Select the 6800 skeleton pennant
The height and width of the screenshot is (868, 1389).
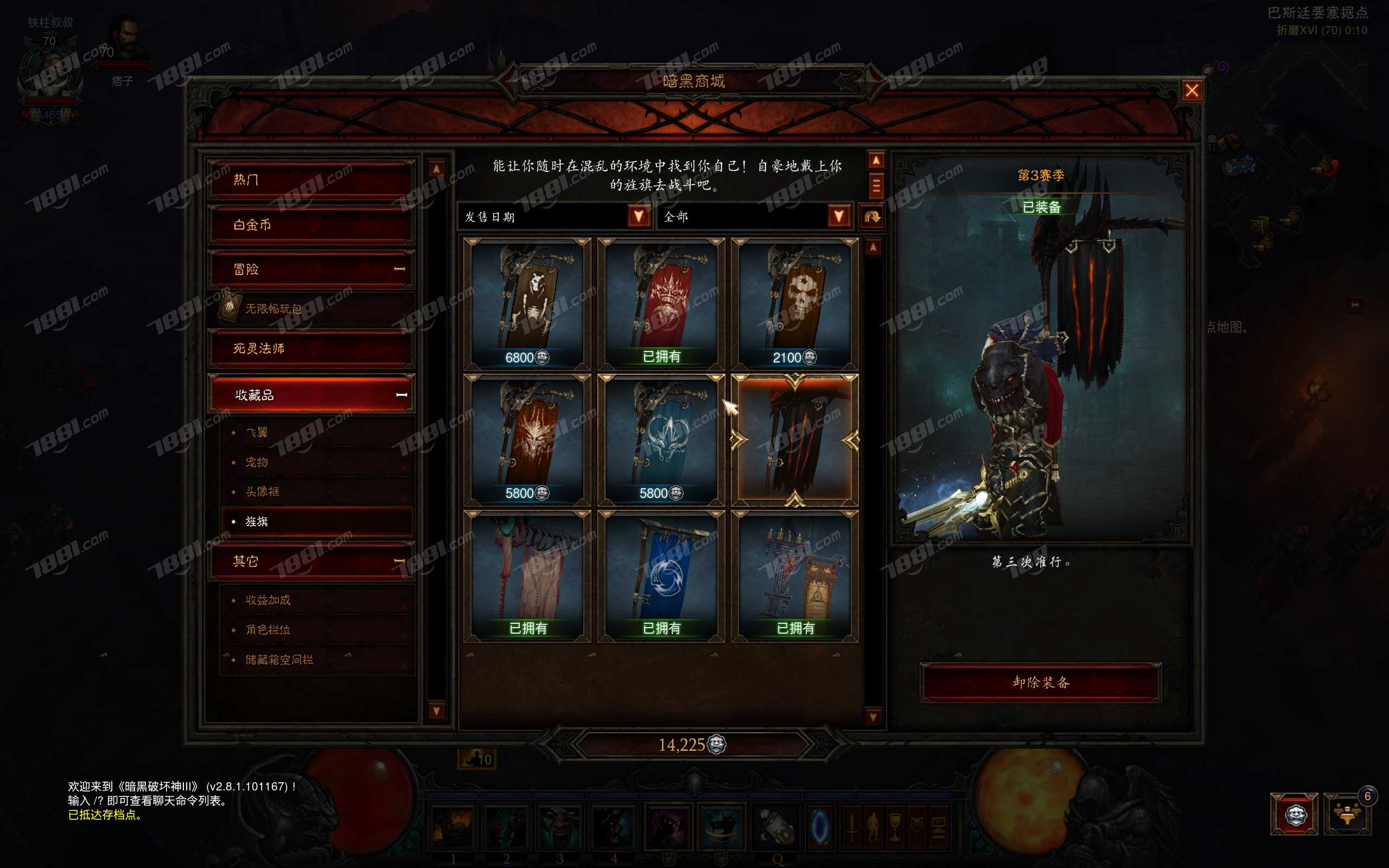click(x=527, y=303)
